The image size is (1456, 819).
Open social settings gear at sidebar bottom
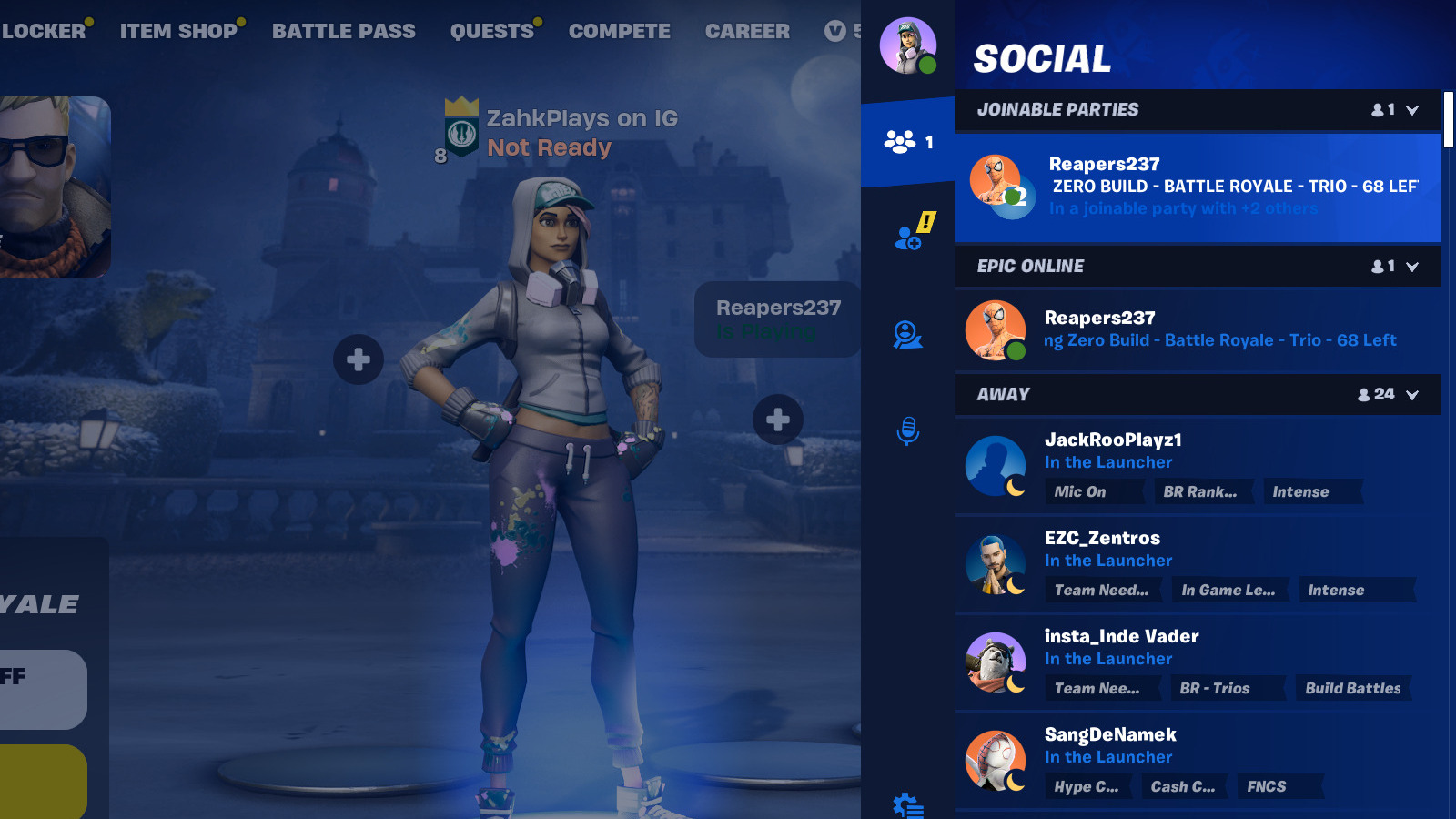pos(908,804)
